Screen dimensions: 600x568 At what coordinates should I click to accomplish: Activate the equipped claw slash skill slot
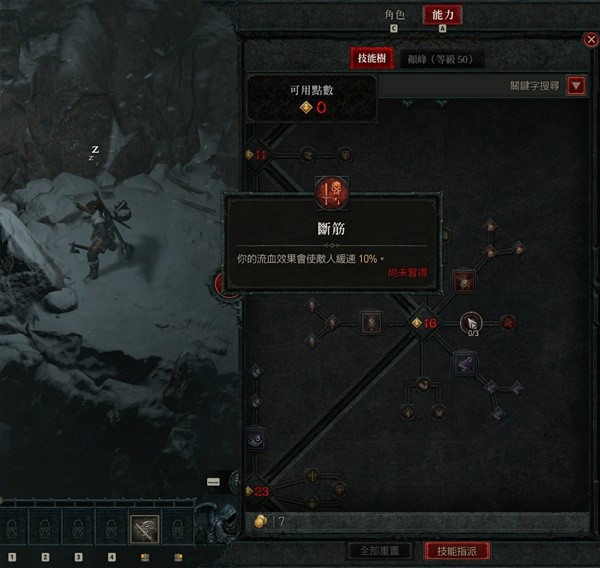pos(144,527)
